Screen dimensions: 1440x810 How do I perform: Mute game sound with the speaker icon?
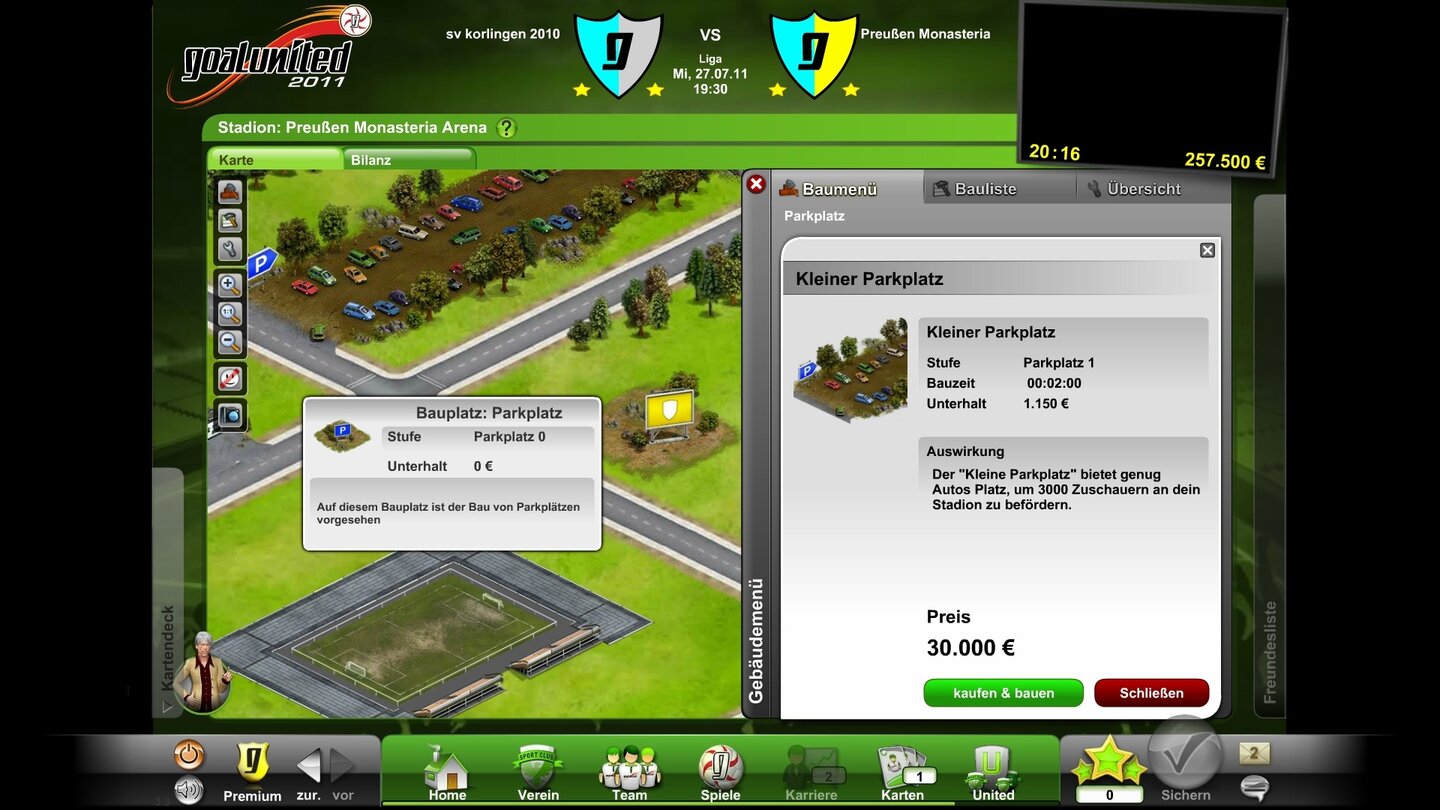(x=189, y=789)
